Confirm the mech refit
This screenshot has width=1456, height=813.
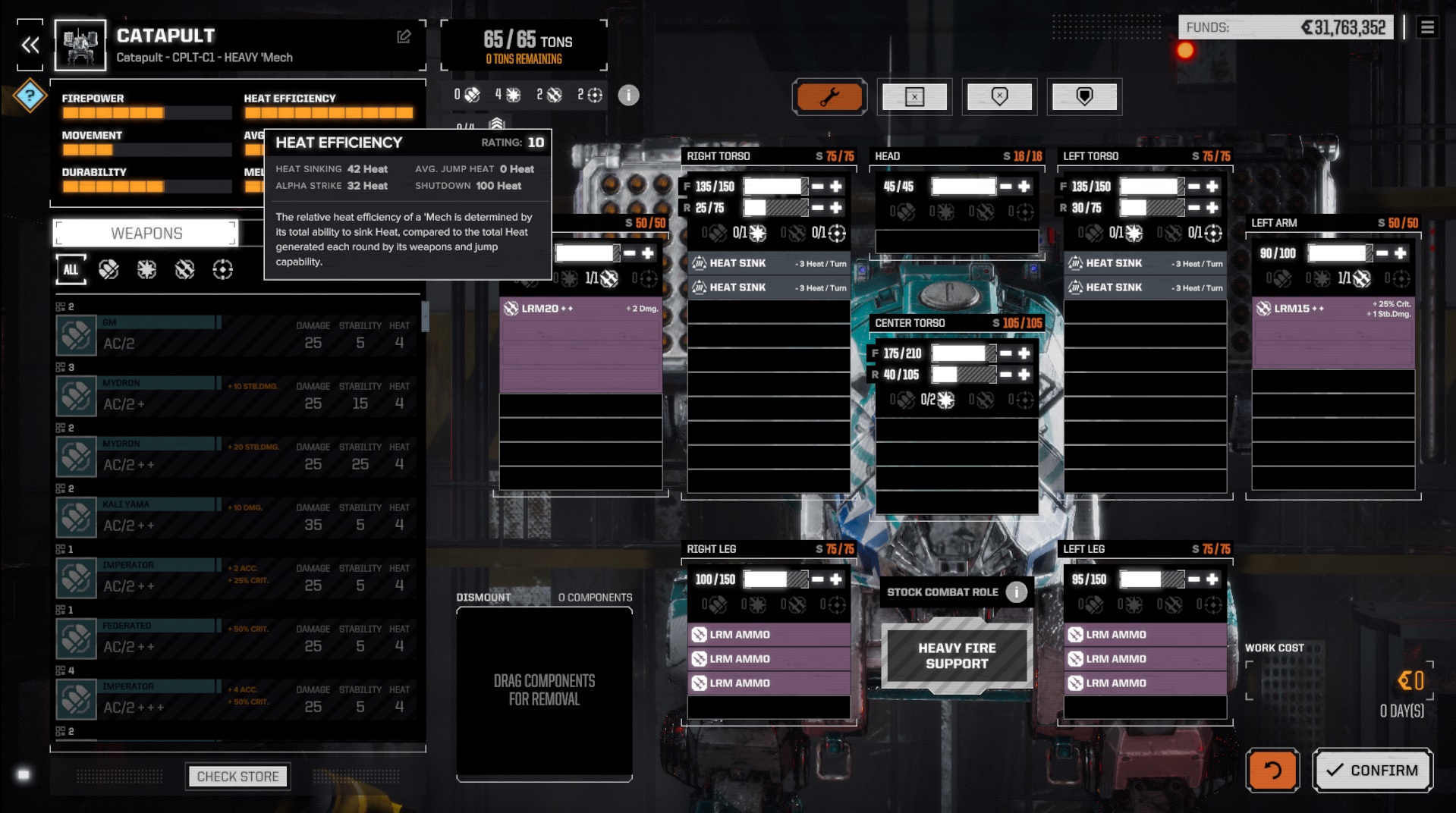[x=1373, y=771]
